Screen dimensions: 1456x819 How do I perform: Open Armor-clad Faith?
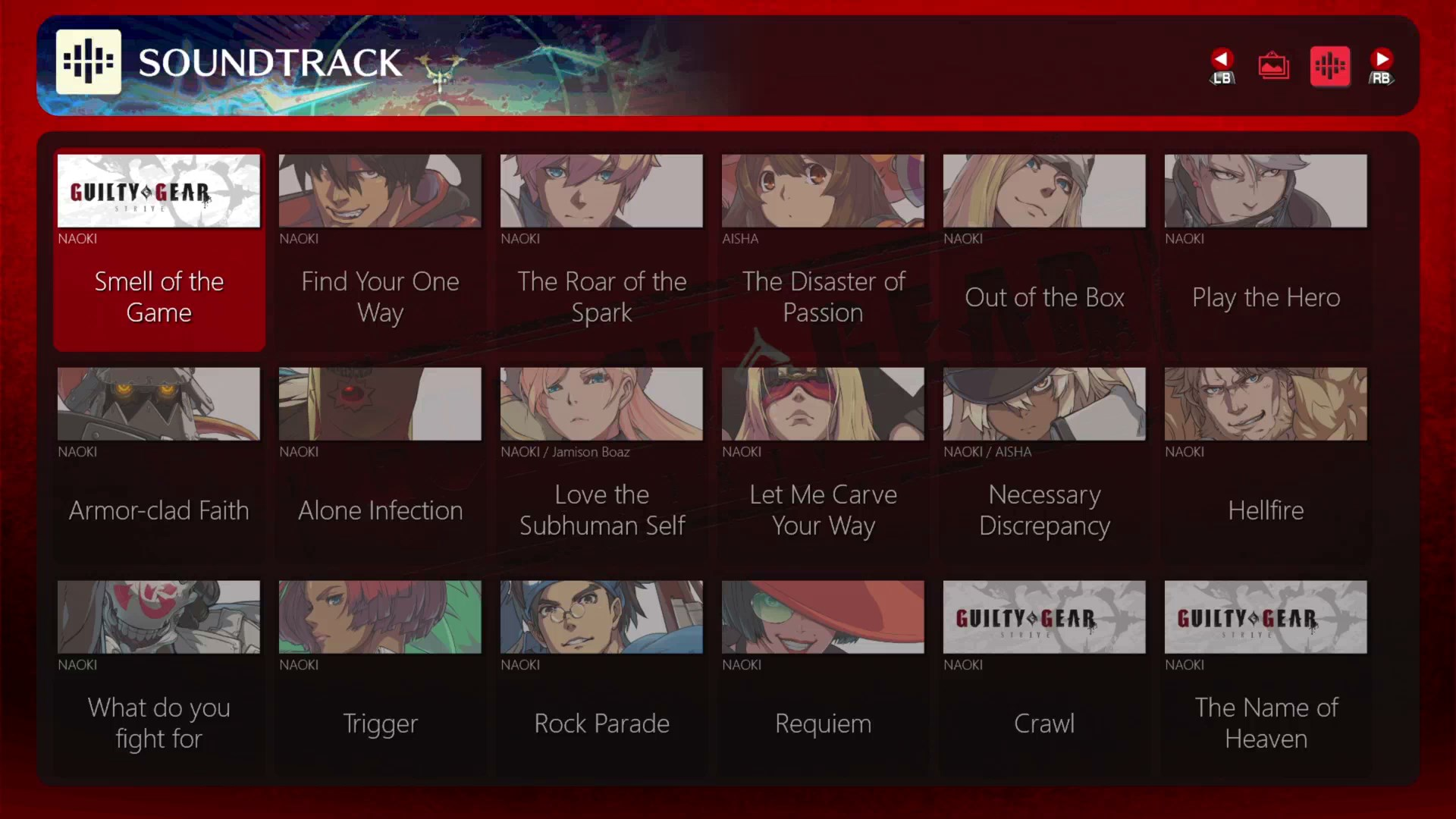tap(158, 463)
